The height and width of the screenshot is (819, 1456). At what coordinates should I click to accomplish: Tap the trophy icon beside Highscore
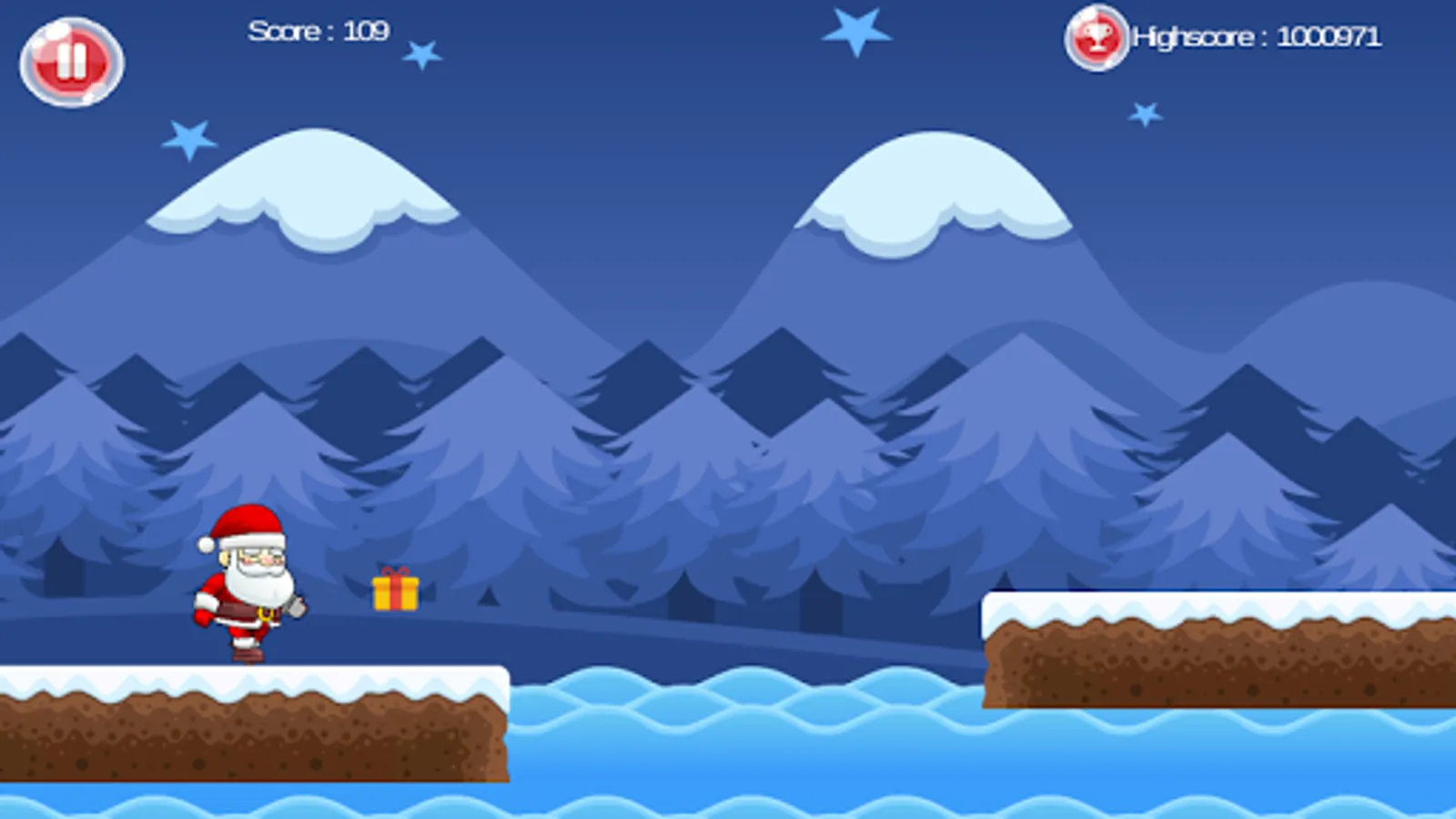(1095, 38)
